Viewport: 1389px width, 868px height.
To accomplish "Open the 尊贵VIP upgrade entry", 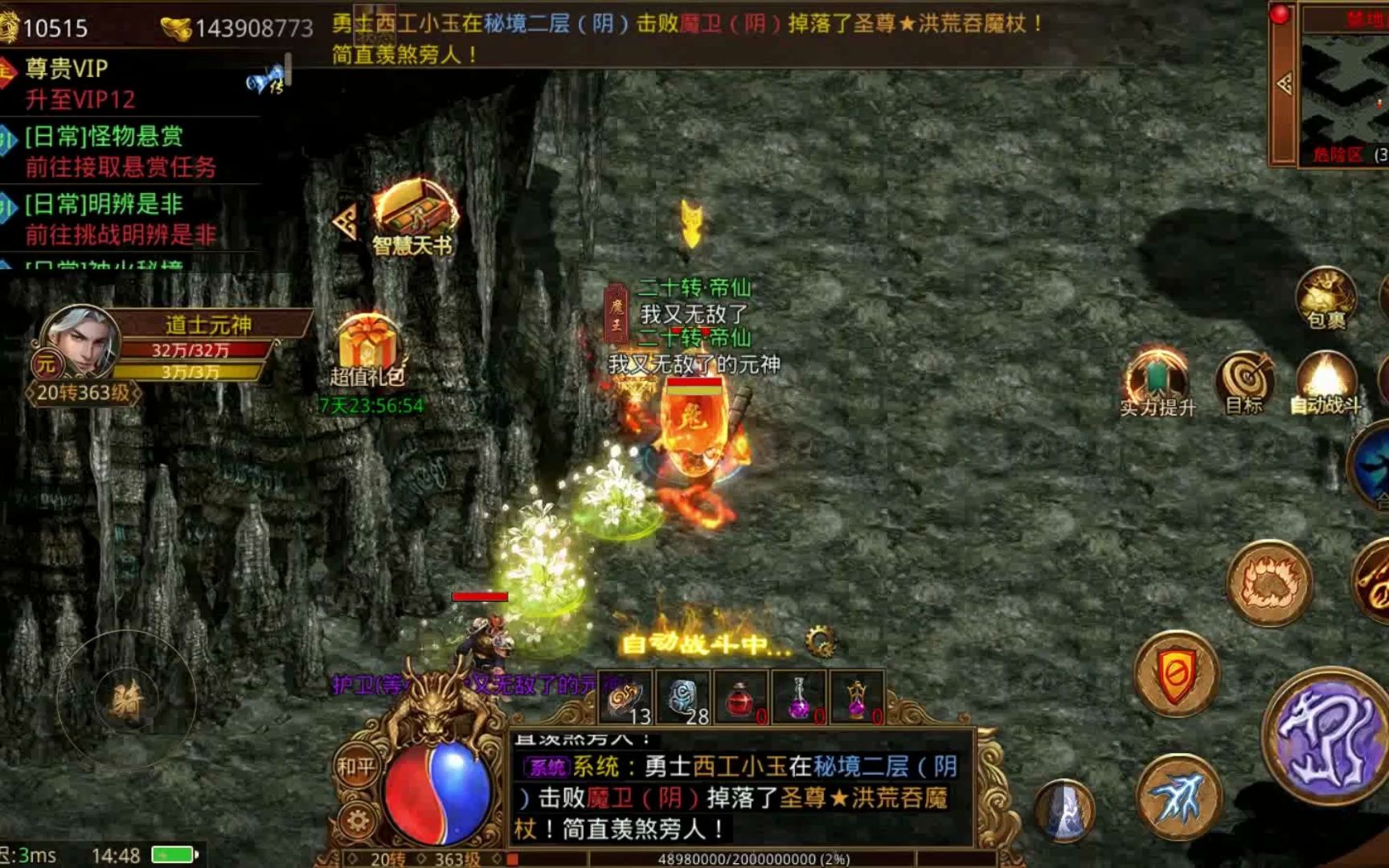I will click(80, 84).
